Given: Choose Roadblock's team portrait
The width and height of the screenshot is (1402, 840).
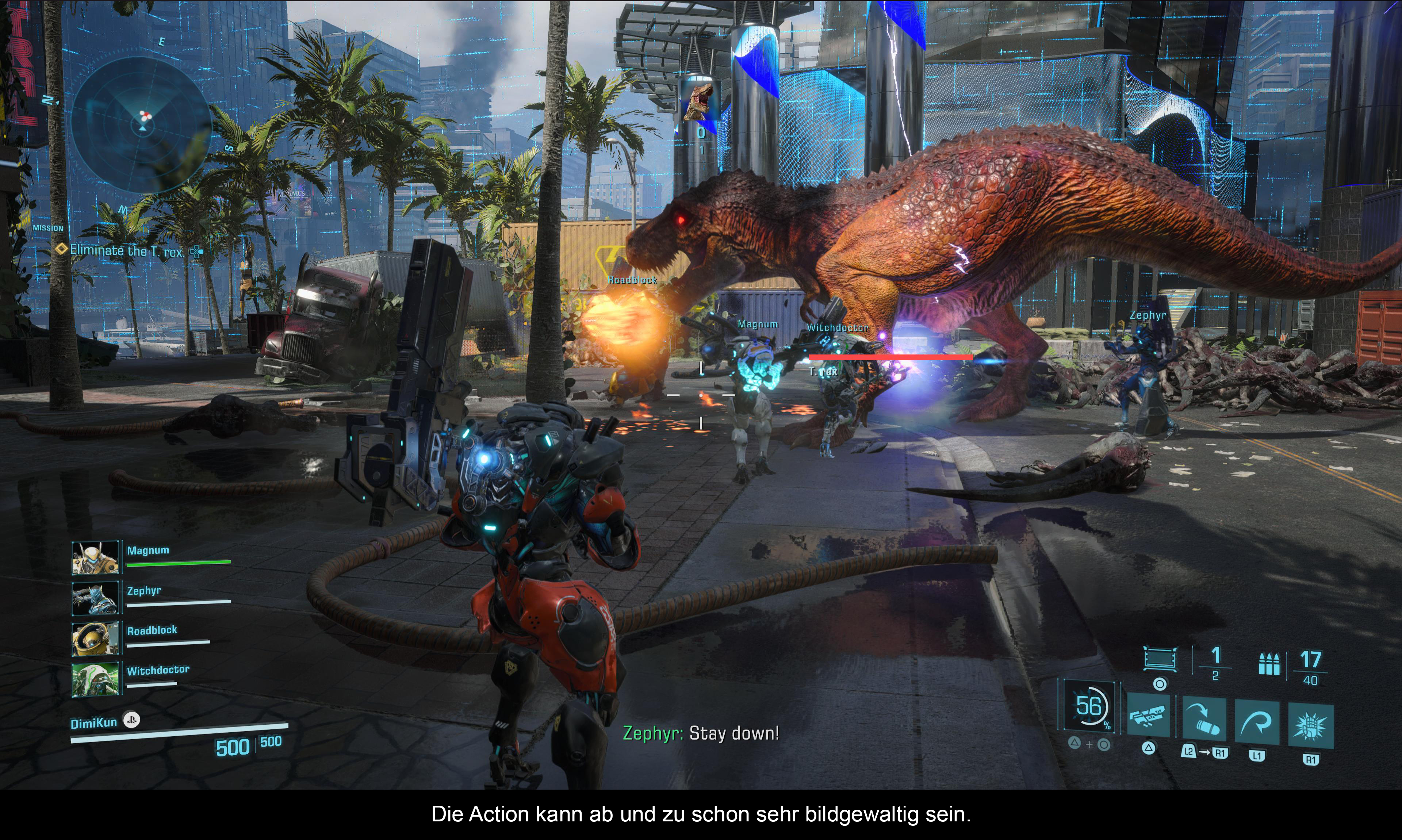Looking at the screenshot, I should 96,638.
